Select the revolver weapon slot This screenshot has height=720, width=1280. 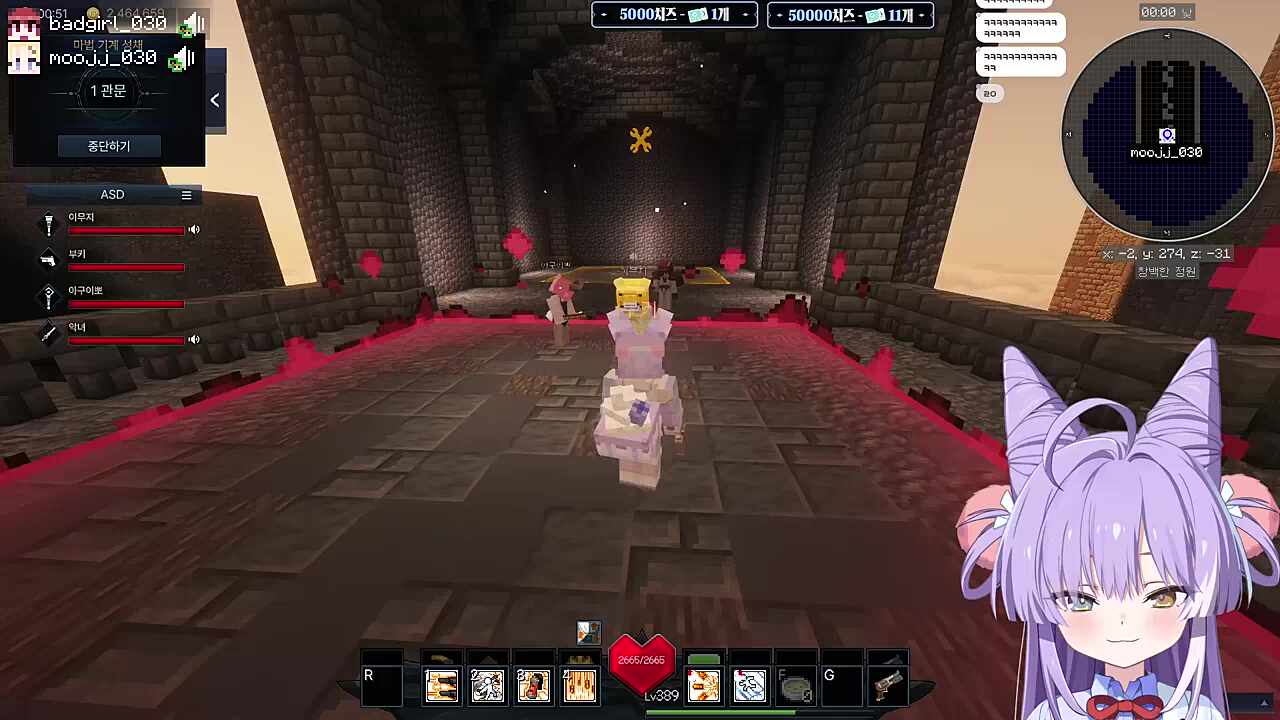point(887,686)
